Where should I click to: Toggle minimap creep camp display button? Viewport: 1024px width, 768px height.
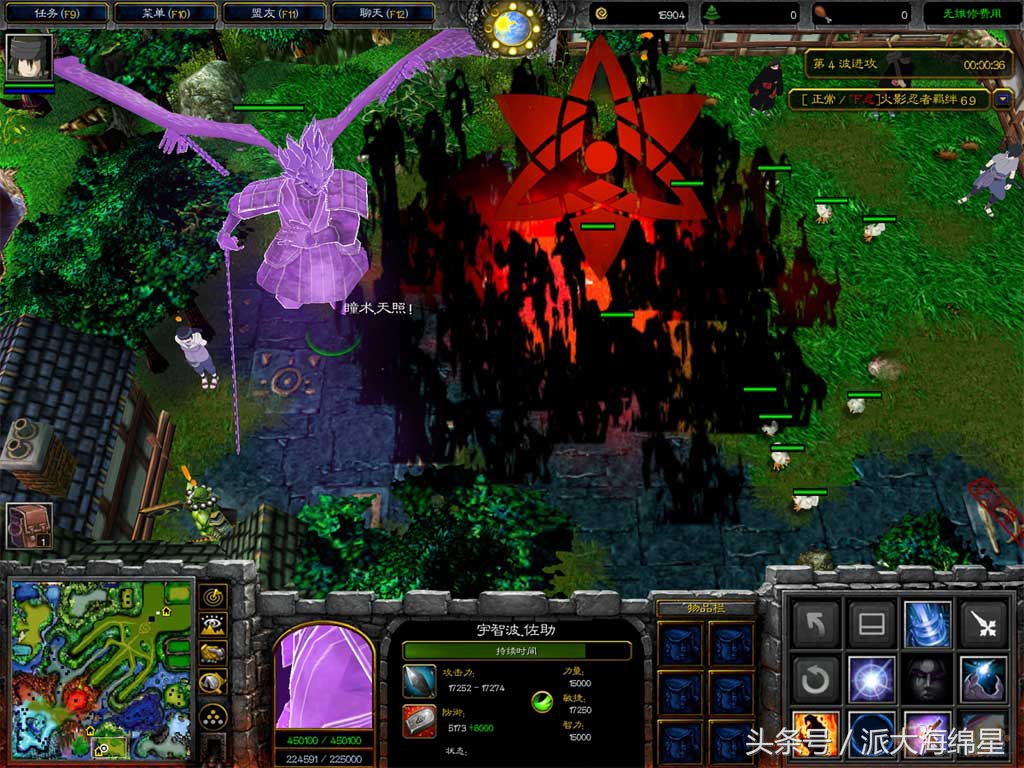click(213, 683)
